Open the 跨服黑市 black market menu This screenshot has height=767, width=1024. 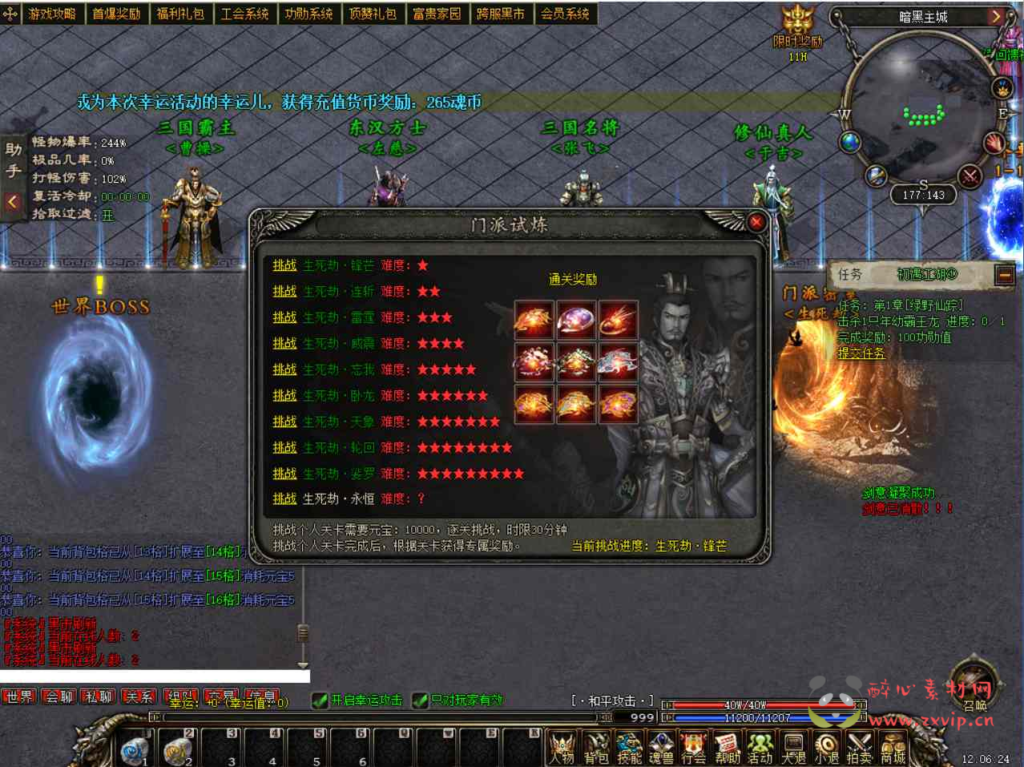click(x=500, y=14)
